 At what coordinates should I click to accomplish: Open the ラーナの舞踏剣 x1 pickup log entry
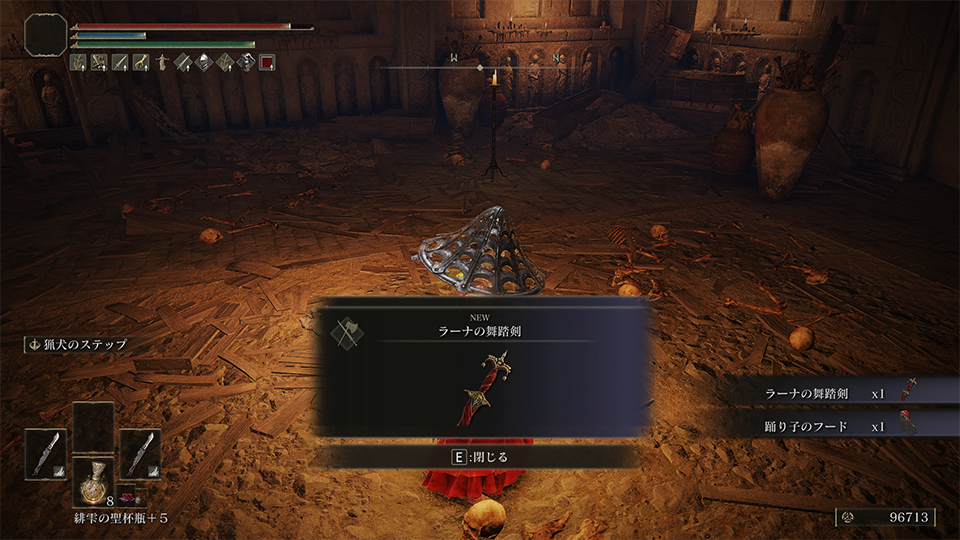[840, 393]
